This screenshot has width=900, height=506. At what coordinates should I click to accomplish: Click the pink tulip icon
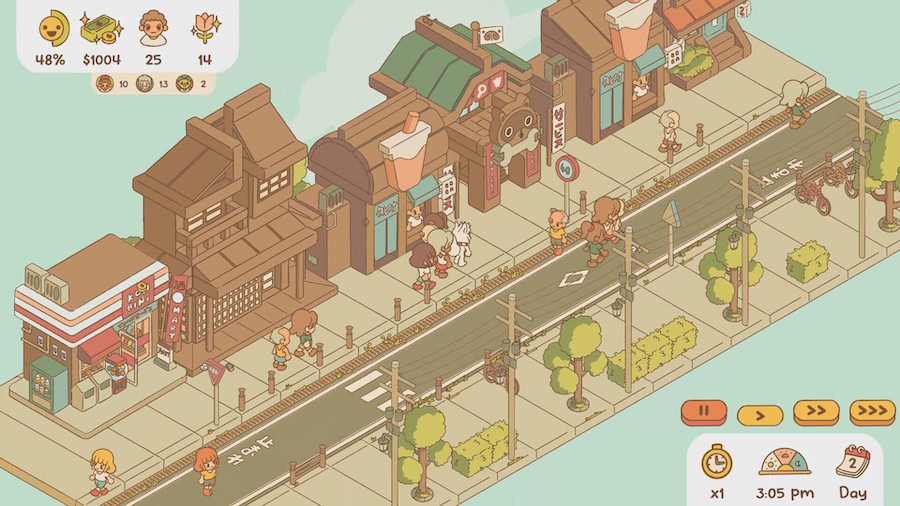point(204,28)
